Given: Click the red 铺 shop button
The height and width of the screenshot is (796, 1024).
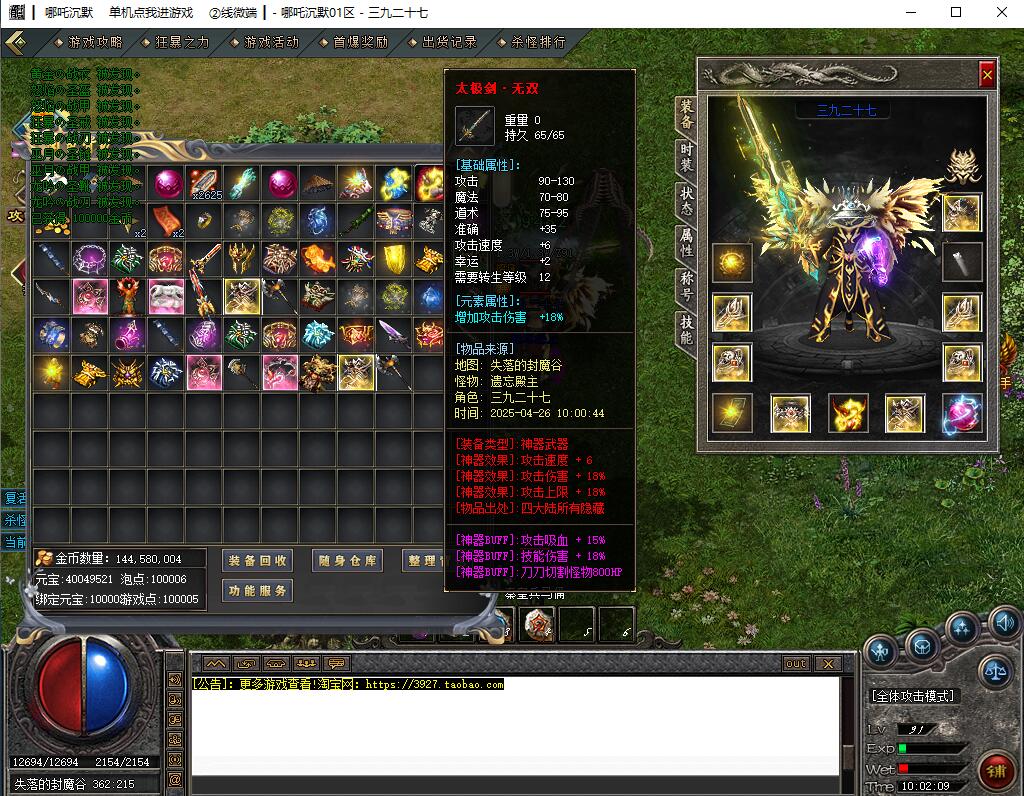Looking at the screenshot, I should [995, 770].
